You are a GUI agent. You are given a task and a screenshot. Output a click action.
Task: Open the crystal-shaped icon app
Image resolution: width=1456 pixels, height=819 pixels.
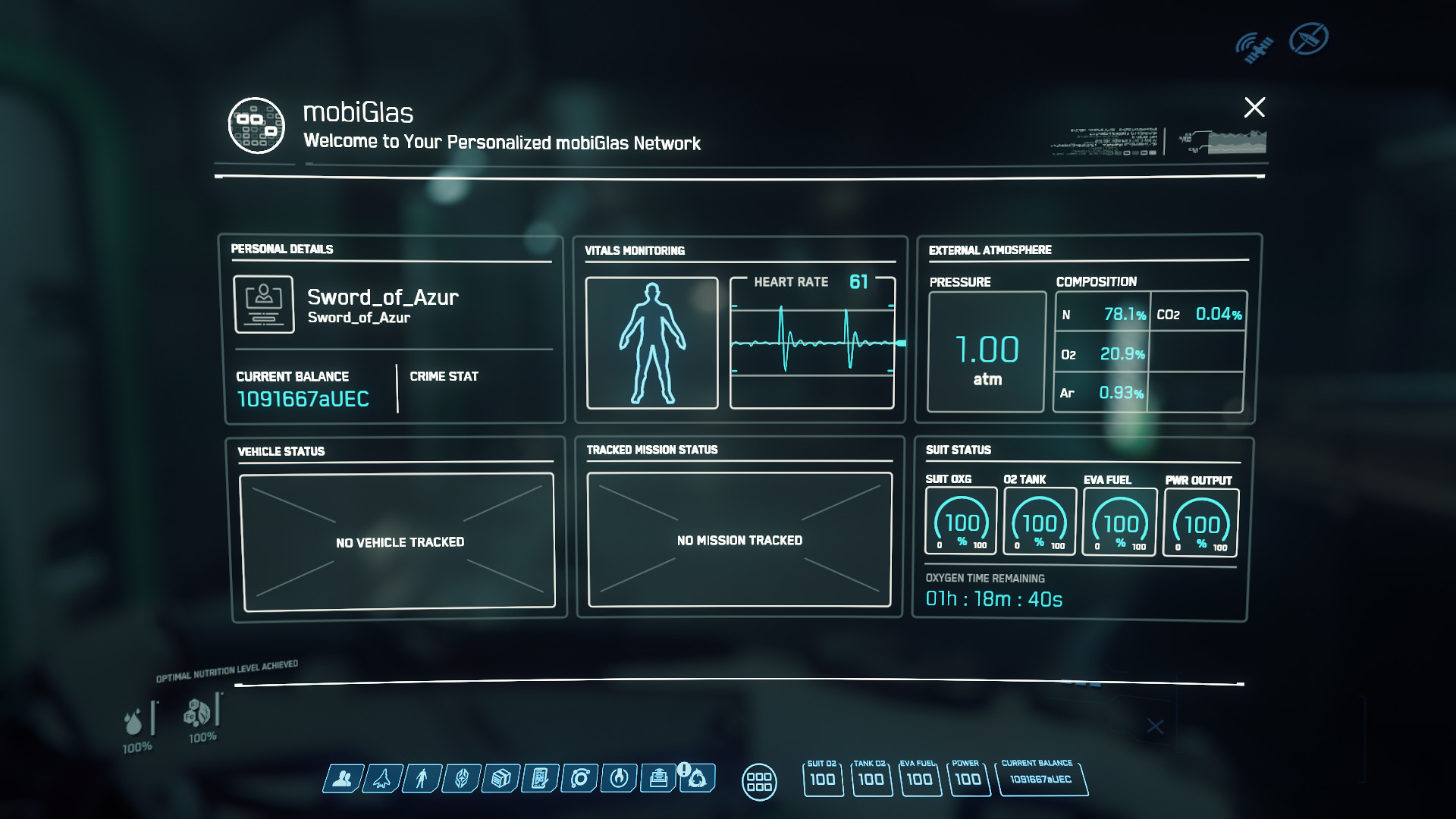click(461, 778)
